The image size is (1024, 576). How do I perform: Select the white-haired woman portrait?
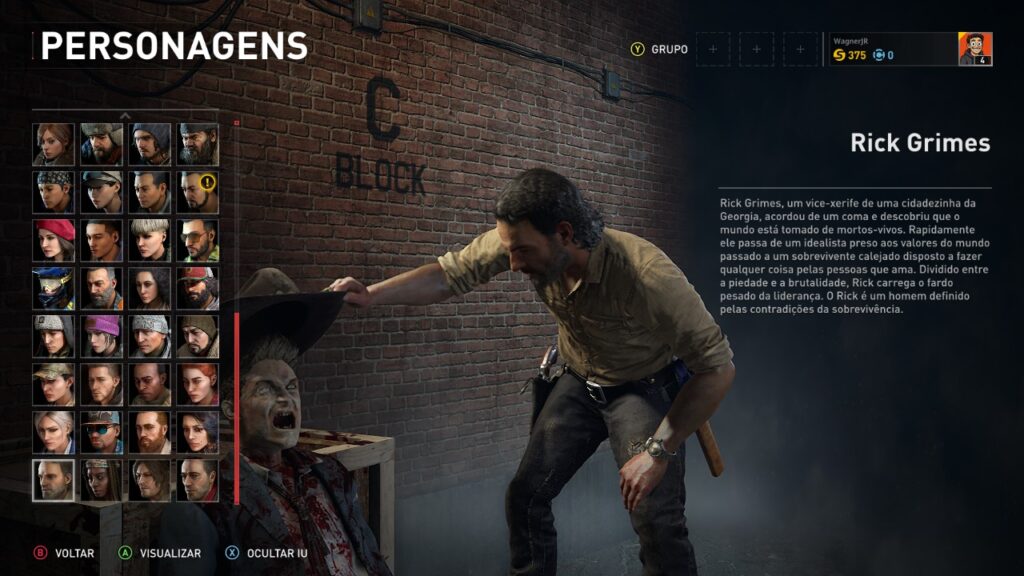[x=54, y=431]
